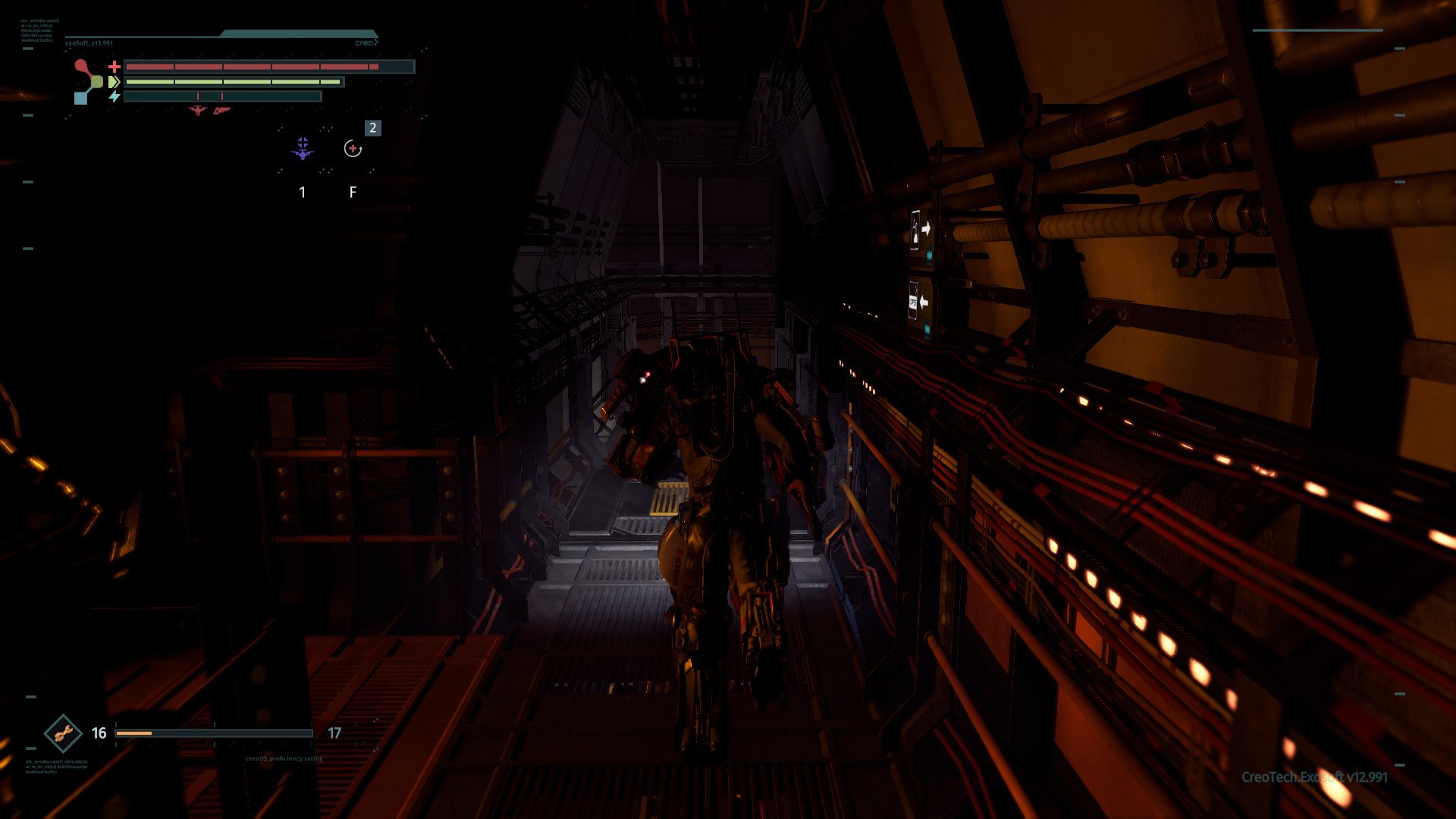The height and width of the screenshot is (819, 1456).
Task: Click the yellow stamina chevron icon
Action: pos(114,81)
